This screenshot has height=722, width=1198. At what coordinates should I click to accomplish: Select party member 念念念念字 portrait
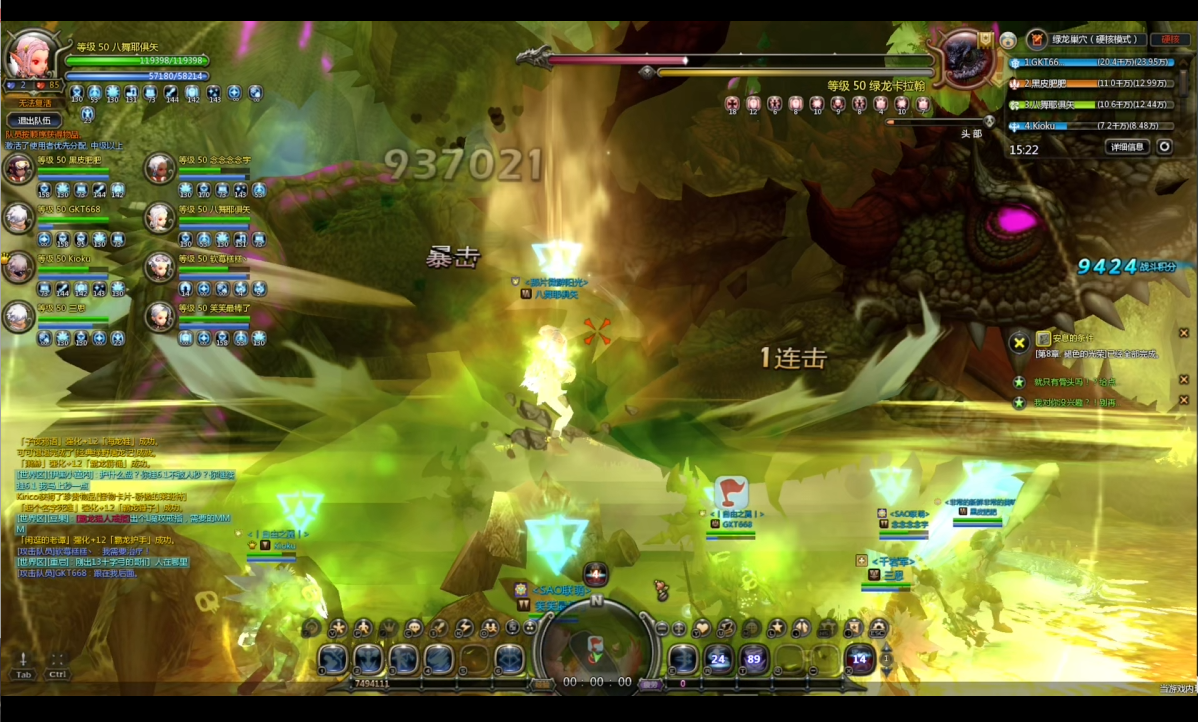[x=160, y=168]
